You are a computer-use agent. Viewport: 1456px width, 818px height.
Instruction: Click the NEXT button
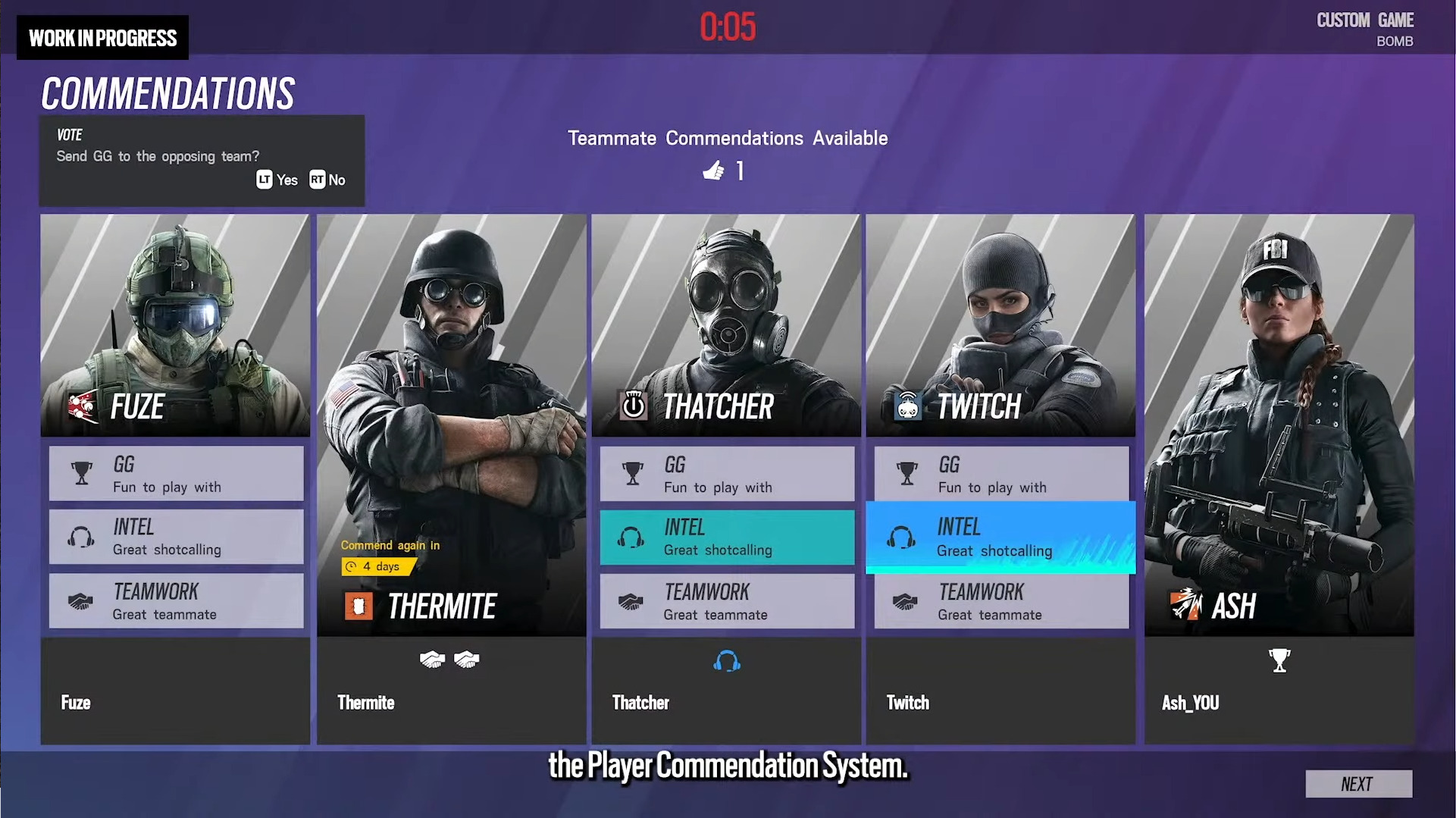[x=1357, y=784]
